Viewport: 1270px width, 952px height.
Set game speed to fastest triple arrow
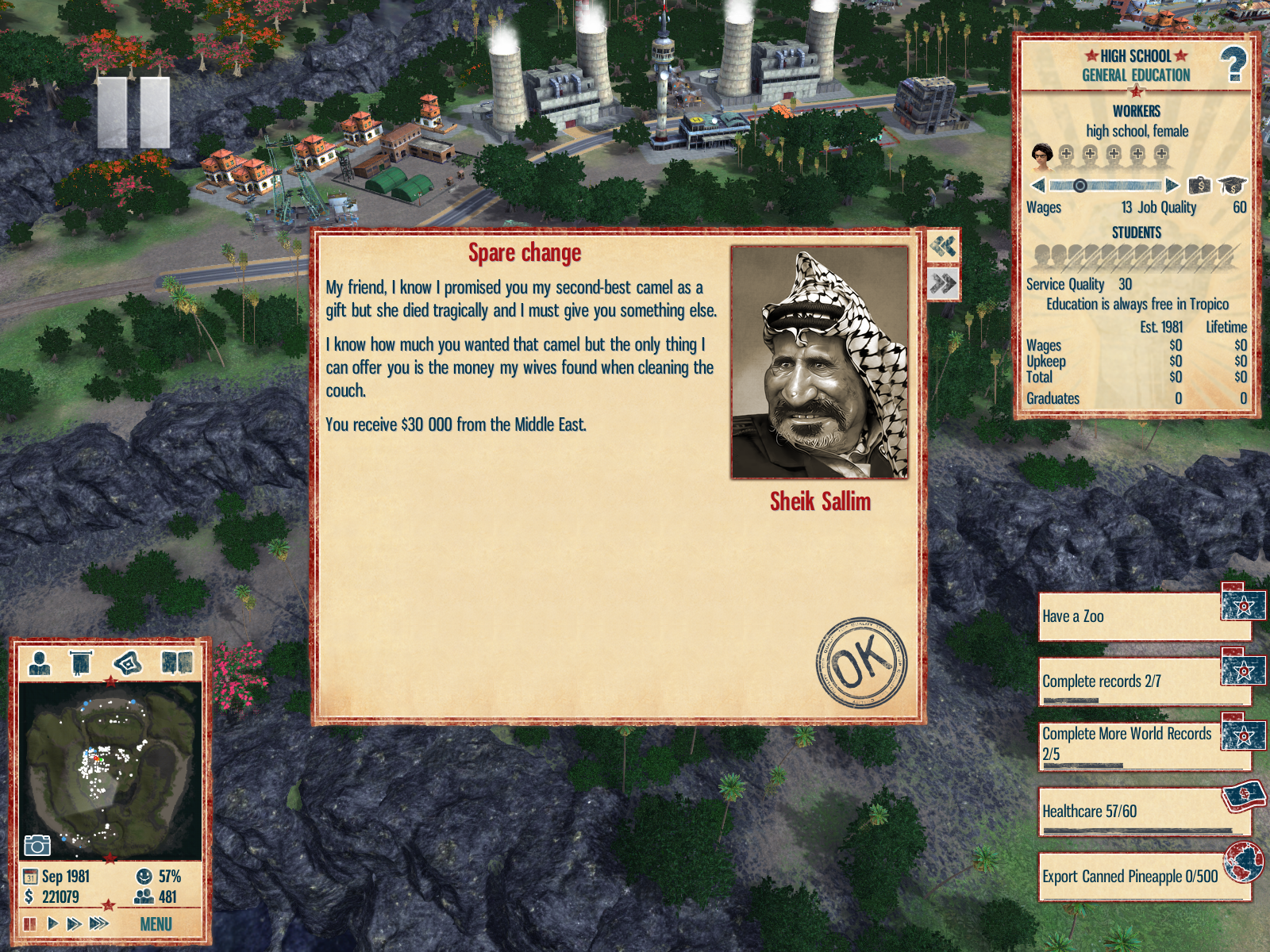click(99, 923)
